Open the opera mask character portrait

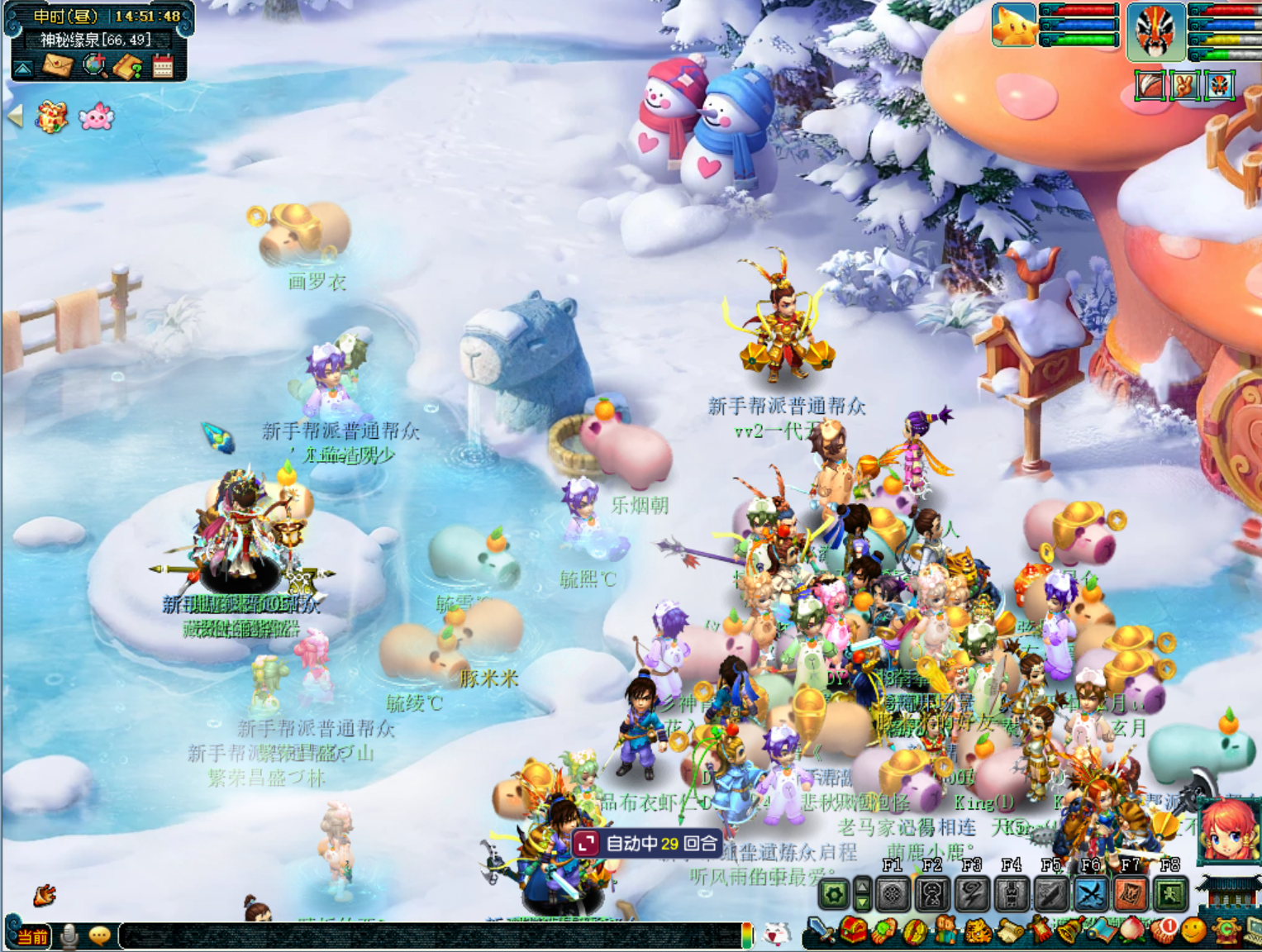[x=1155, y=31]
